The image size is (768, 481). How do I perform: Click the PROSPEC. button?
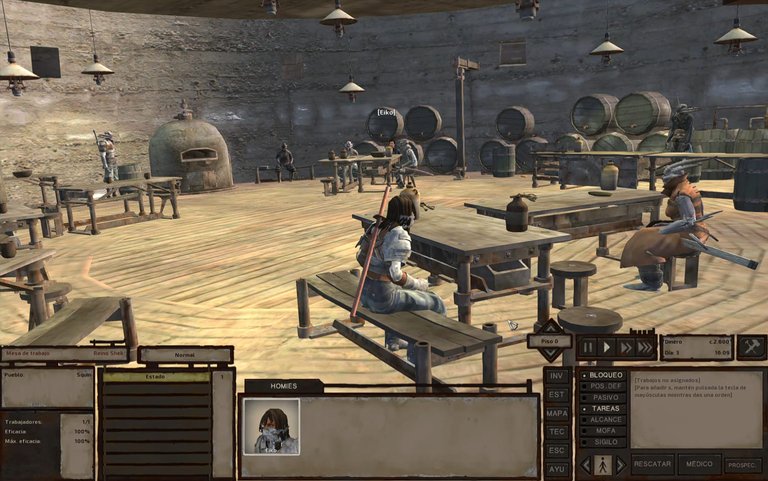pos(743,465)
